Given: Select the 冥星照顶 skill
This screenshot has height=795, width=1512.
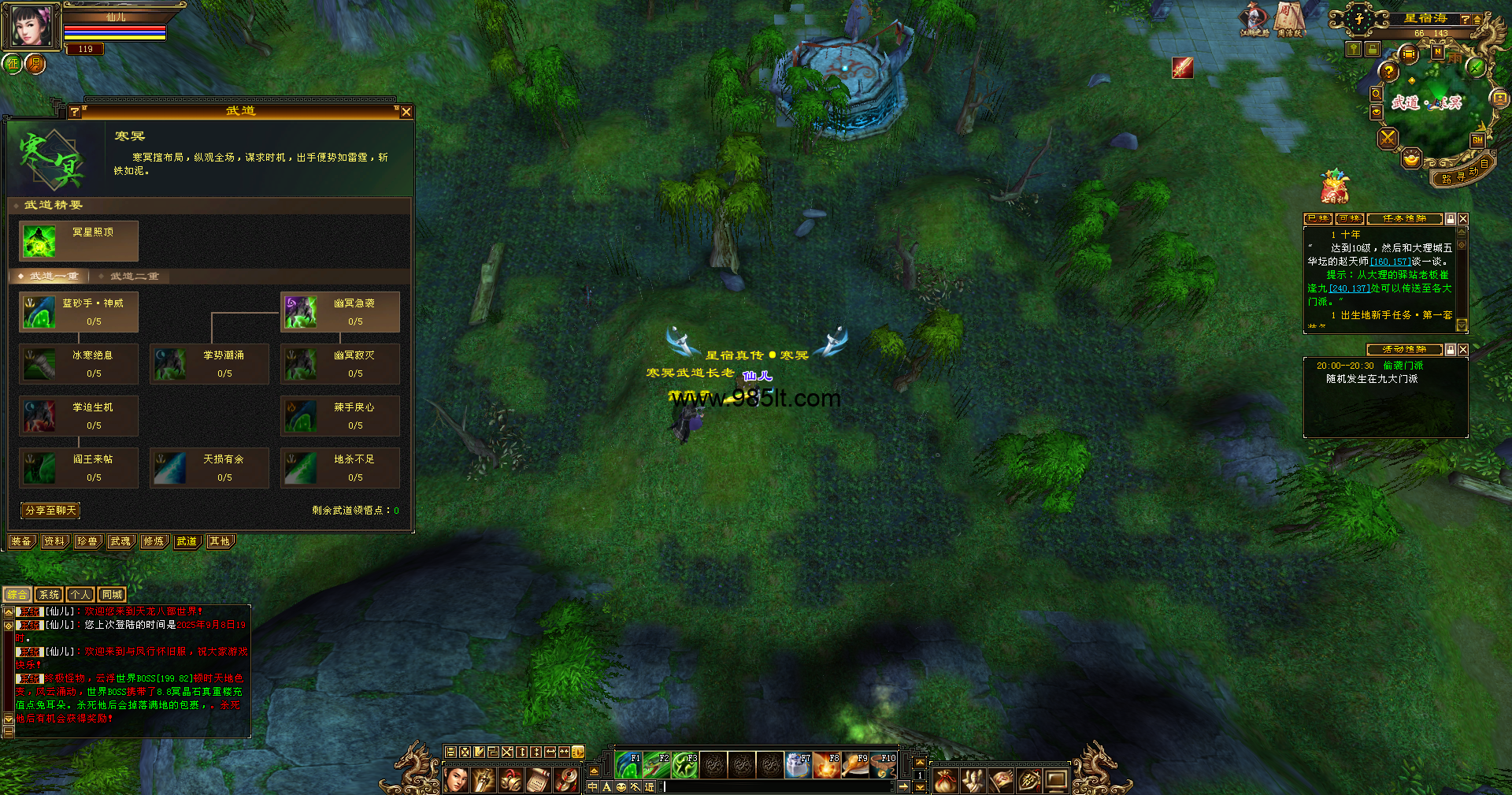Looking at the screenshot, I should click(x=79, y=241).
